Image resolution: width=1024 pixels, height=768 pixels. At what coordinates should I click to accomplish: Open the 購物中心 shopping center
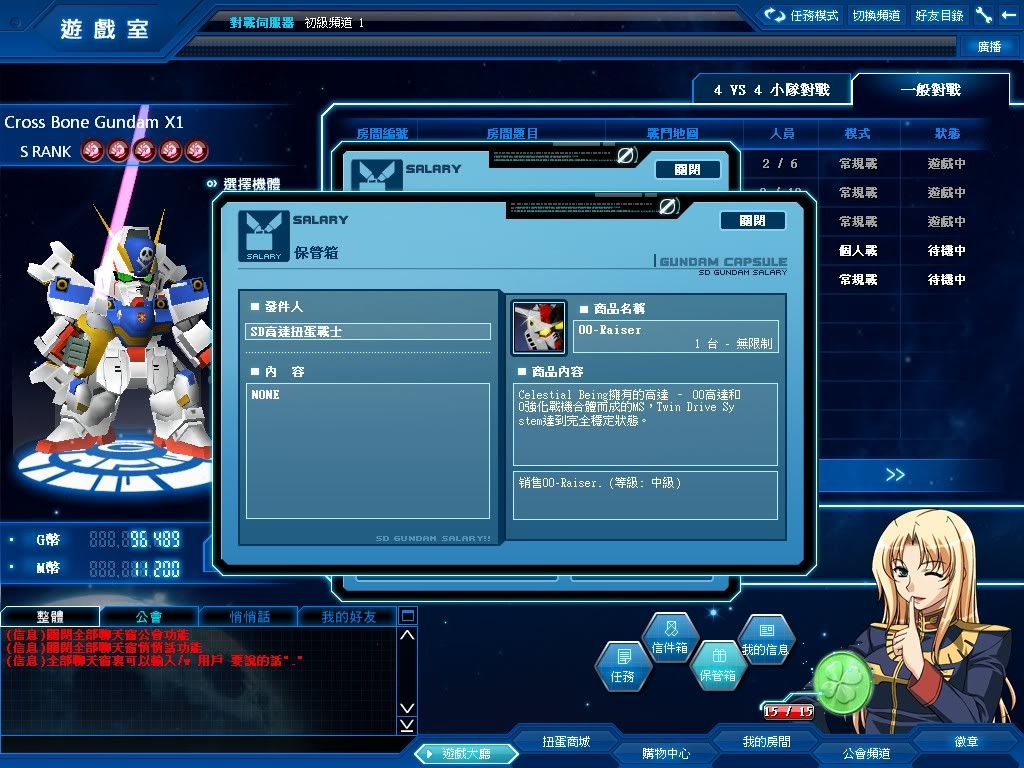pos(666,753)
